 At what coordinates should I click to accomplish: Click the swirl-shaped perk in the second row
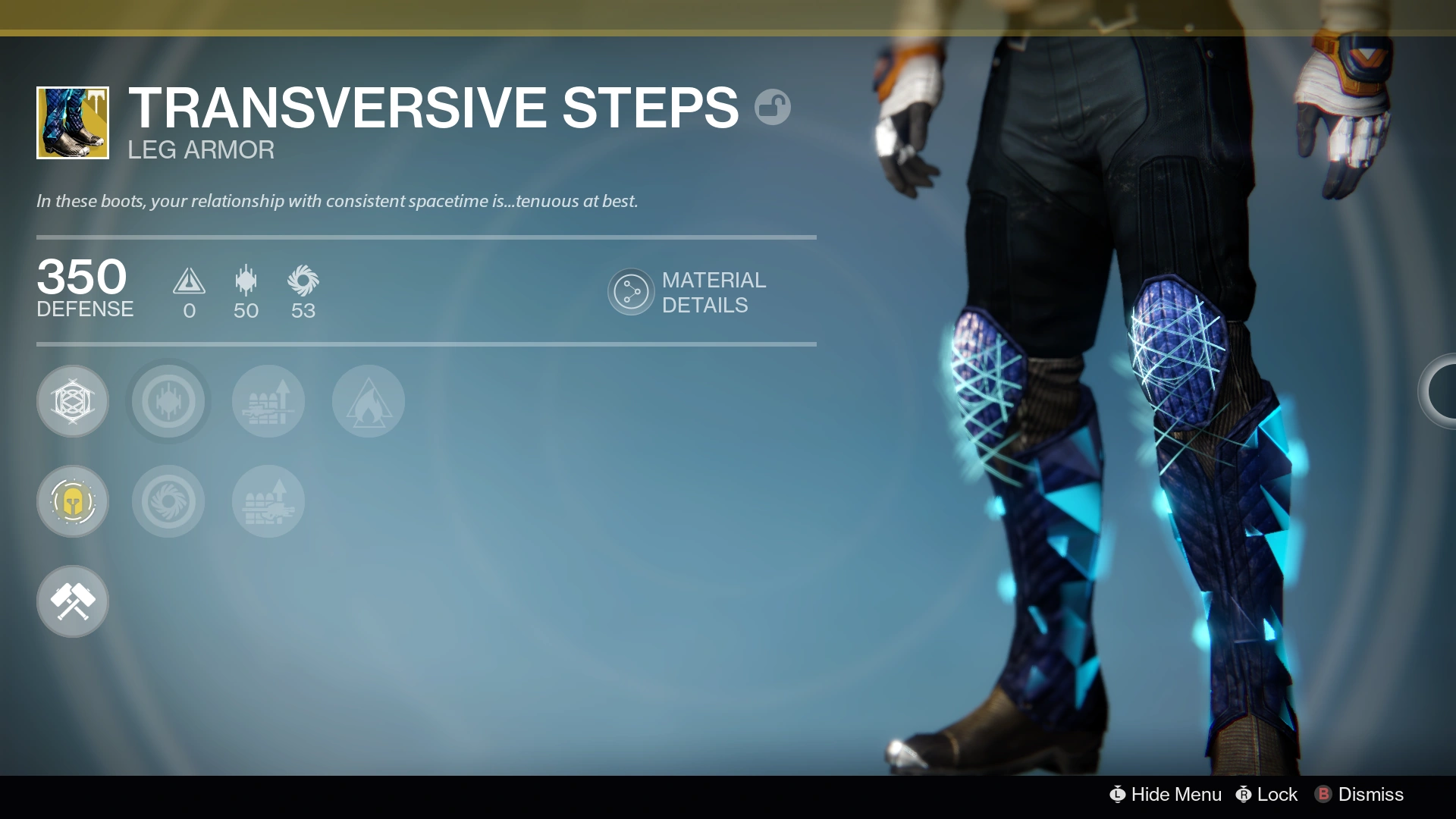click(168, 501)
